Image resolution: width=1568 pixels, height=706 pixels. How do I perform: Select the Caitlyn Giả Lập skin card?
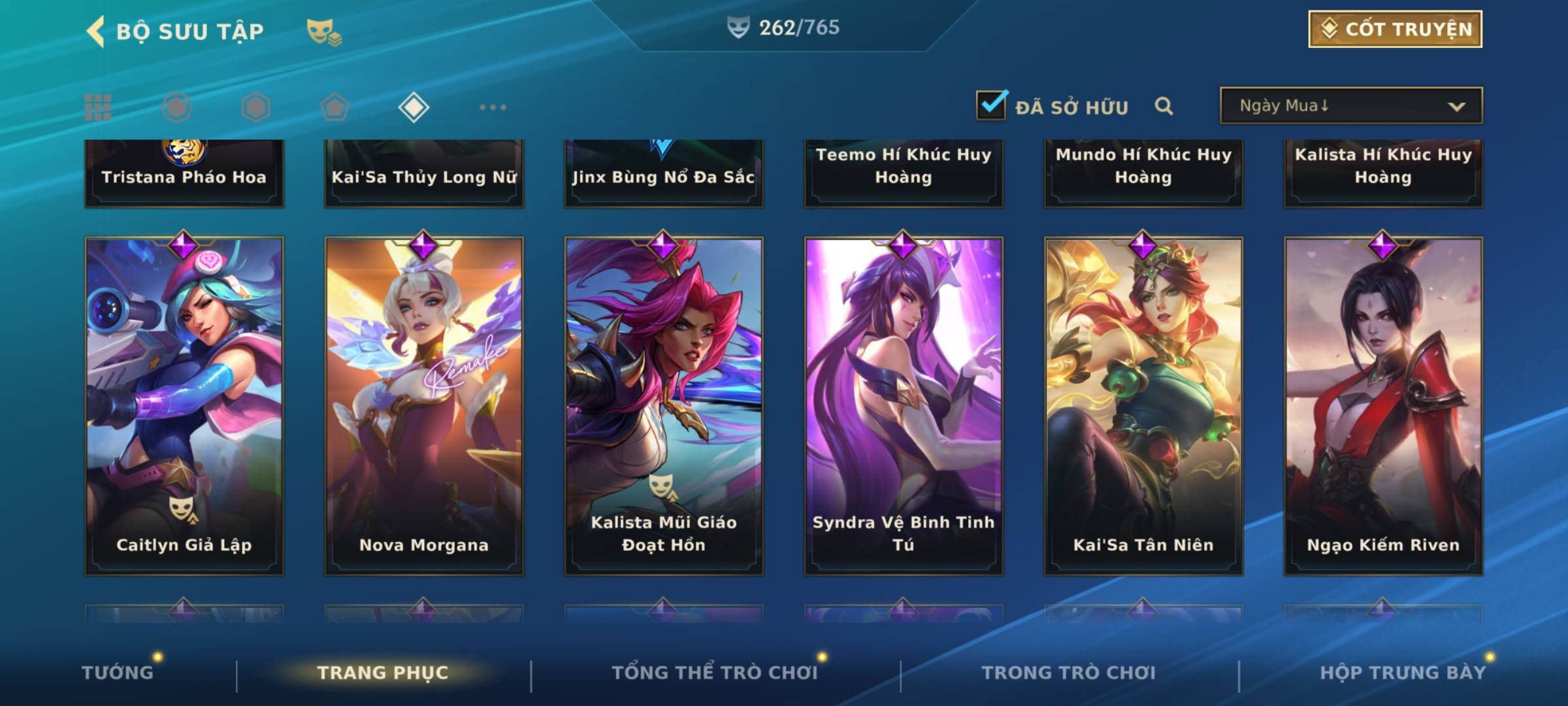click(x=184, y=405)
